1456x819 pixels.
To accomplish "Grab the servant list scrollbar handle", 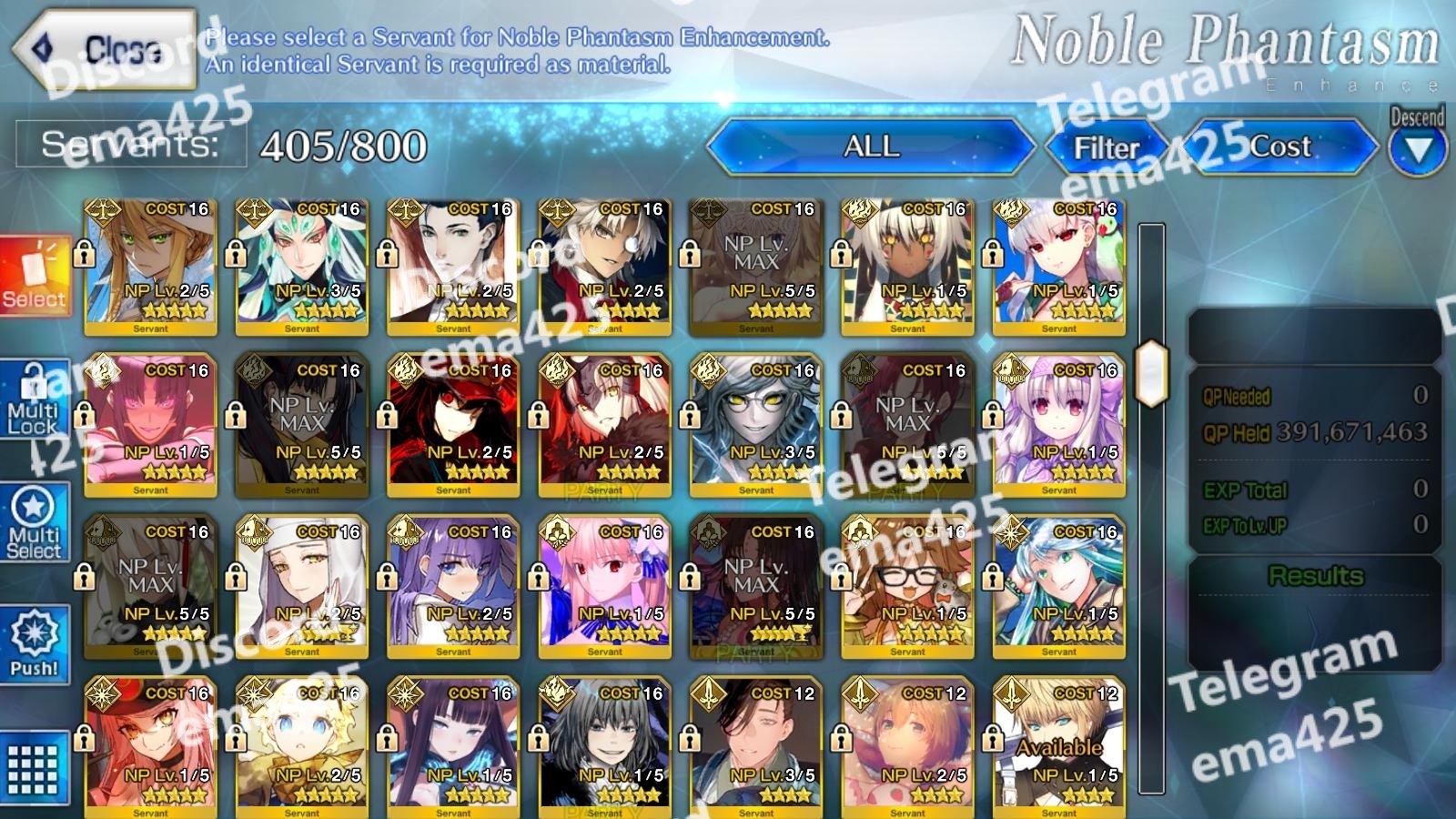I will (1151, 373).
